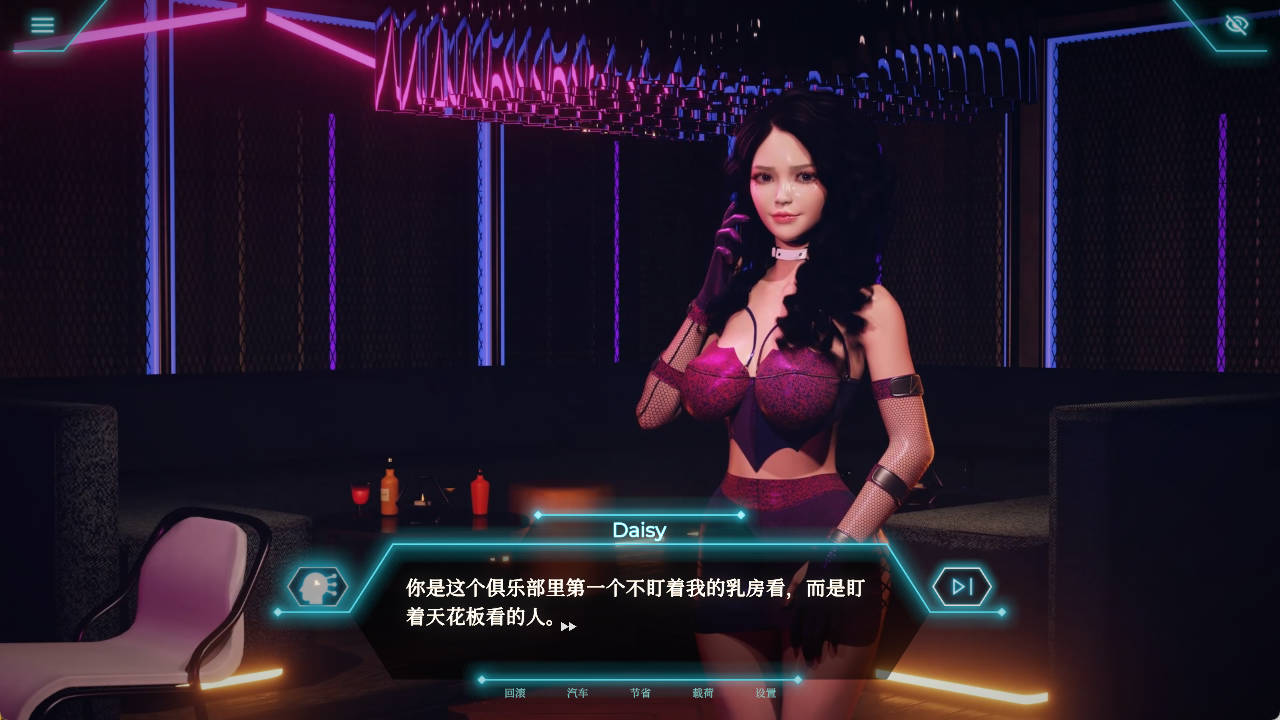Advance dialogue by clicking the text box

click(x=640, y=600)
